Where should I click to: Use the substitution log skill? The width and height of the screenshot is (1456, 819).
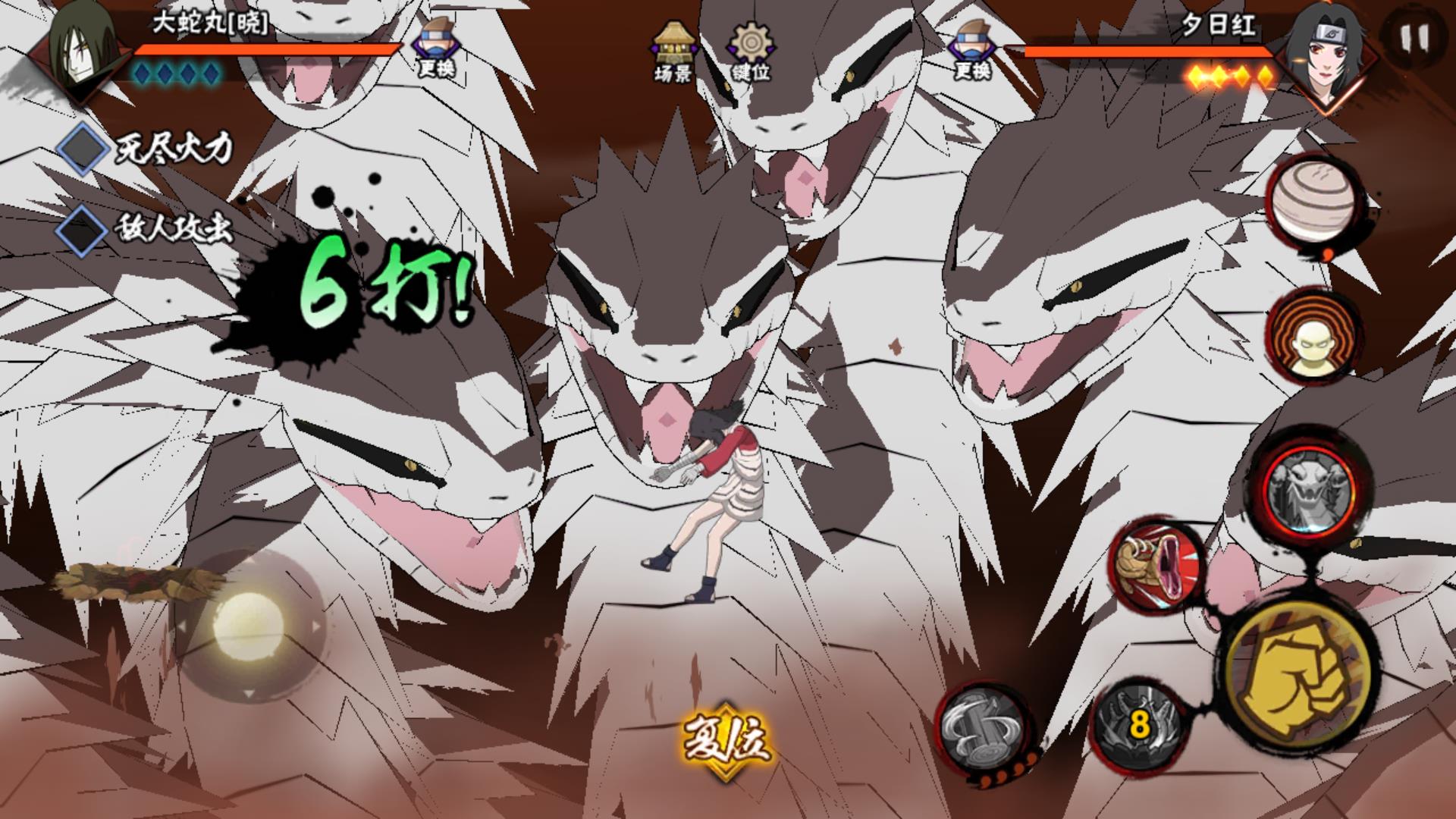(x=982, y=728)
